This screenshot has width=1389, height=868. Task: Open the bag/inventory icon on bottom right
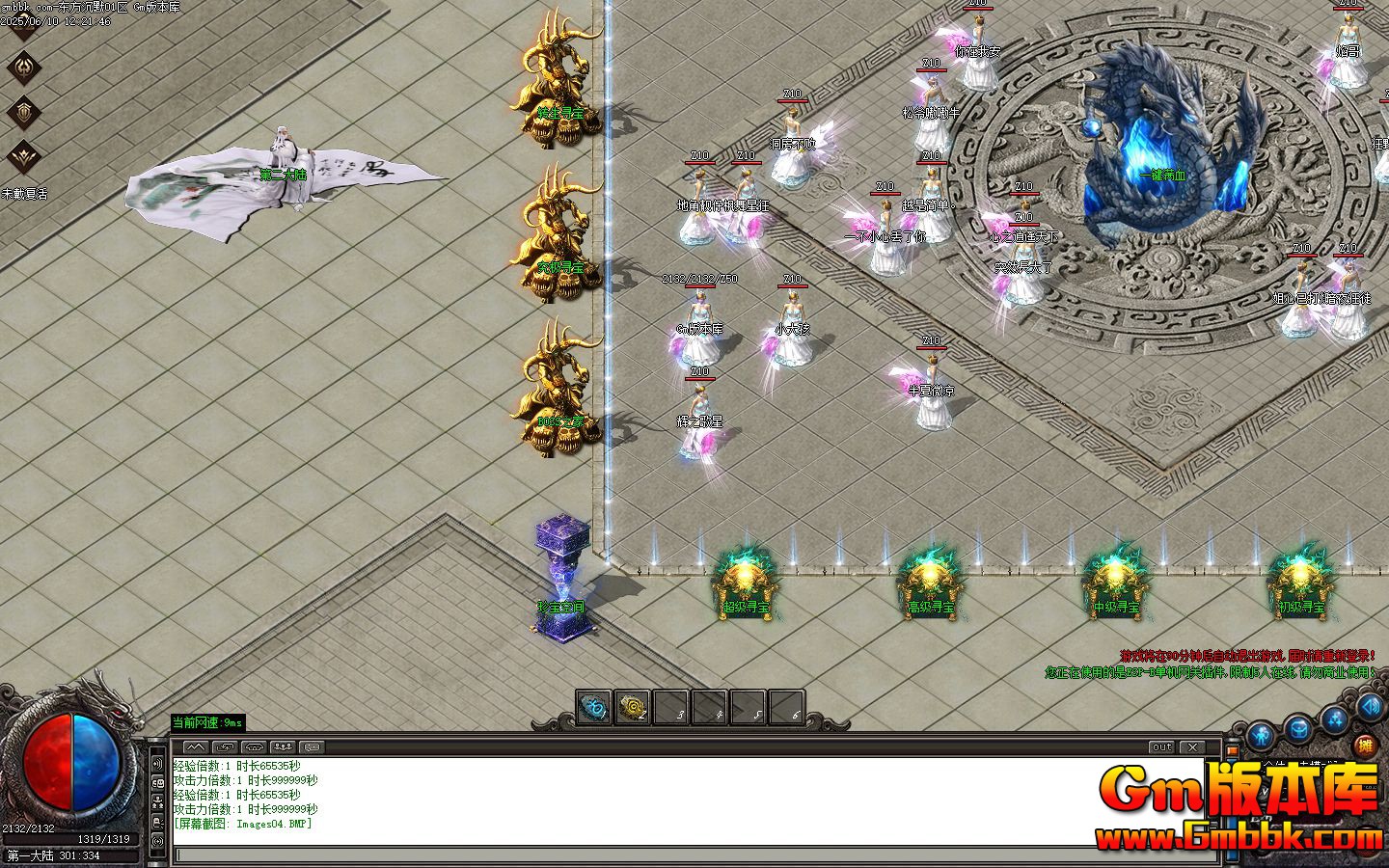coord(1298,726)
